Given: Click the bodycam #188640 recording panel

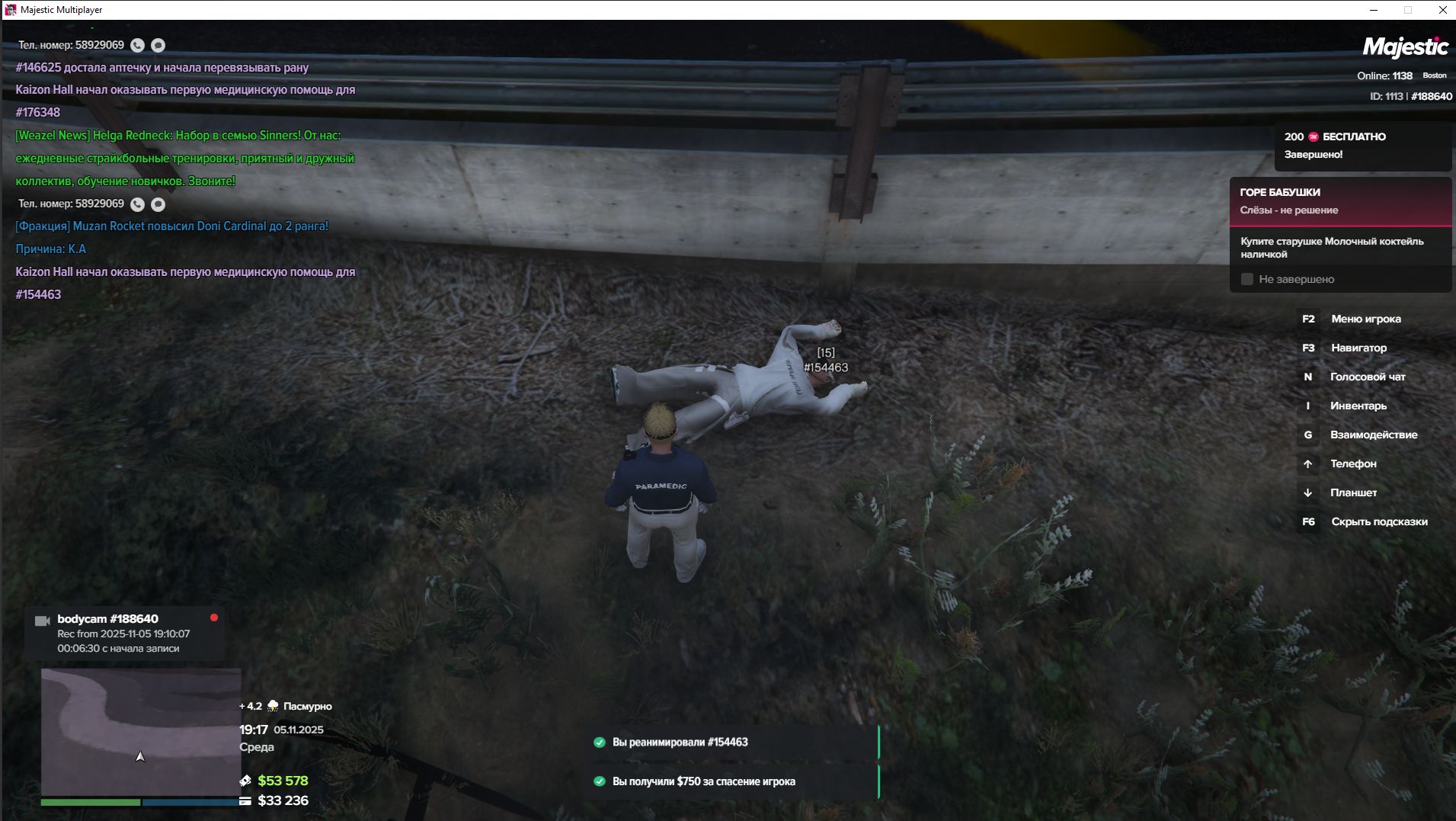Looking at the screenshot, I should (x=125, y=633).
